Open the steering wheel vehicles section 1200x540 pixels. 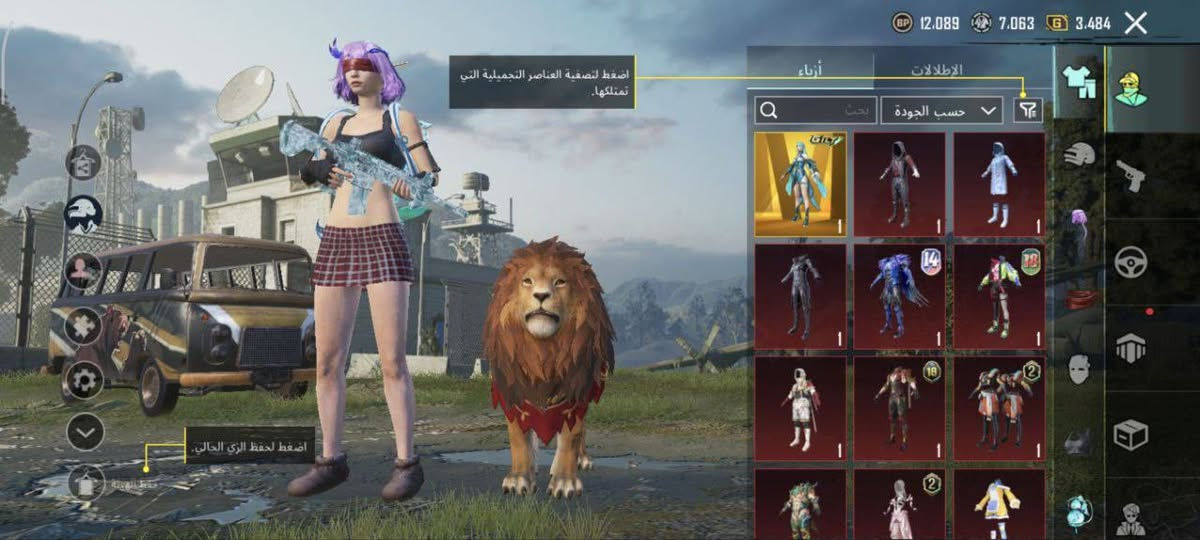(x=1131, y=262)
